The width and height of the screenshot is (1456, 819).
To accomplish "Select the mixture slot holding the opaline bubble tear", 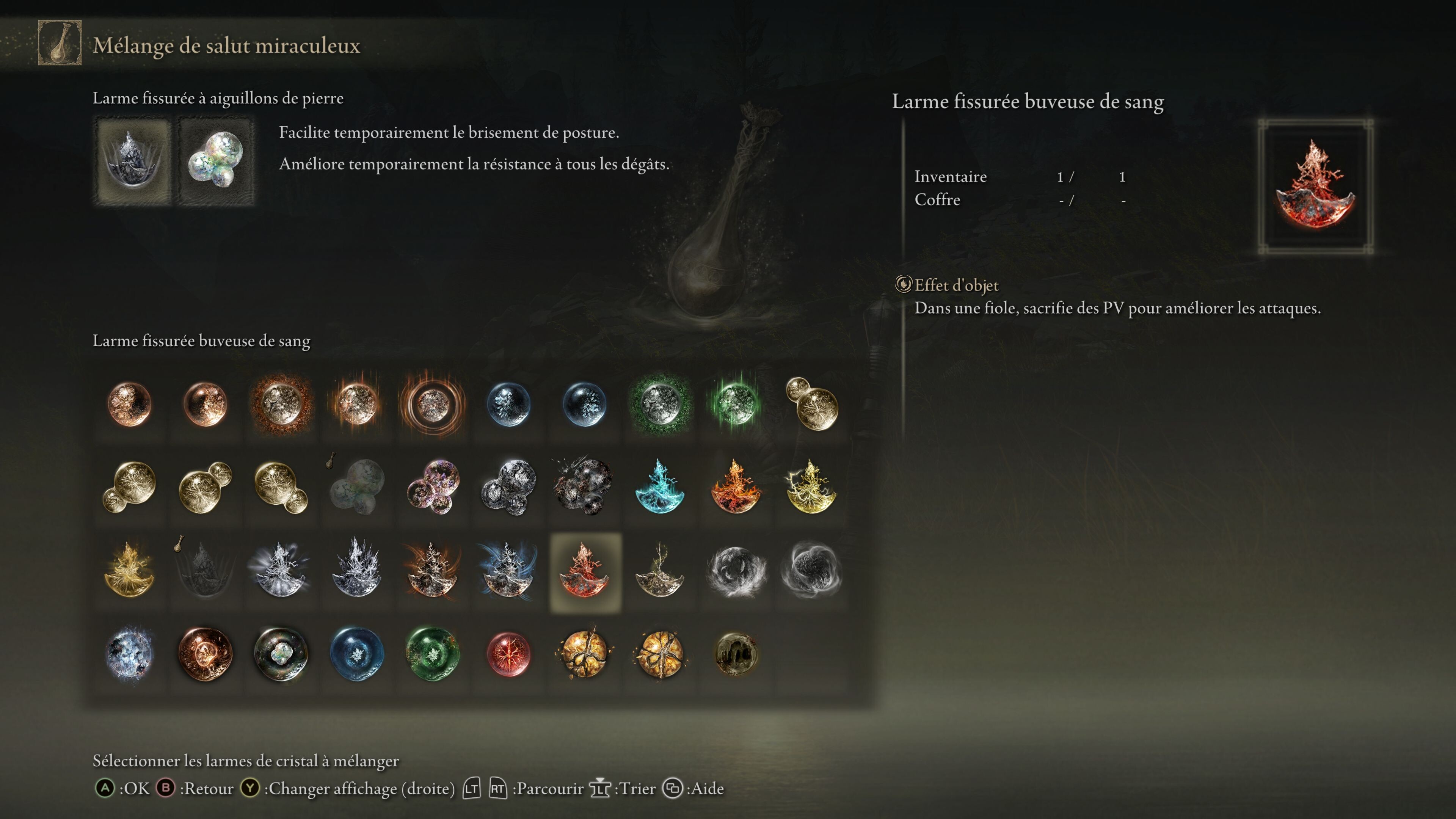I will [215, 160].
